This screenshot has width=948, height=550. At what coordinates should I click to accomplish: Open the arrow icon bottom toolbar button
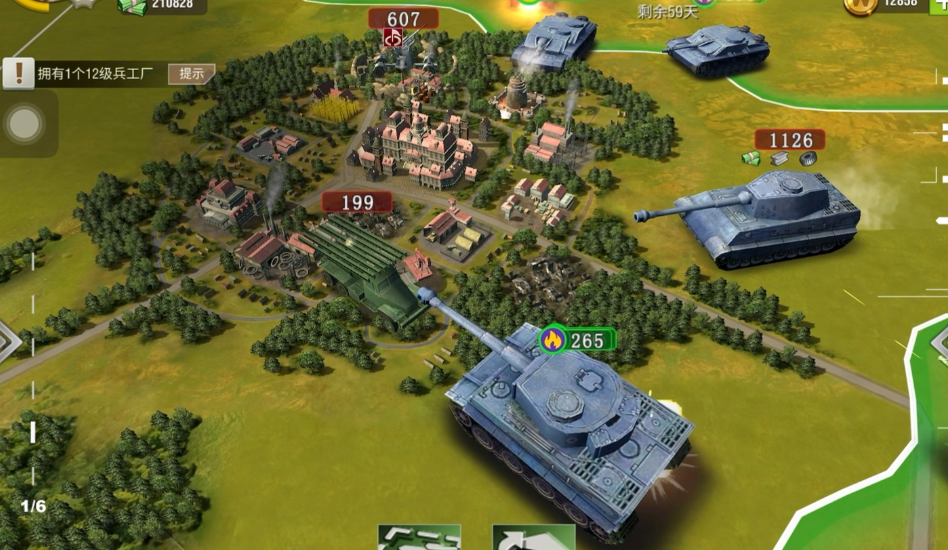pos(533,538)
